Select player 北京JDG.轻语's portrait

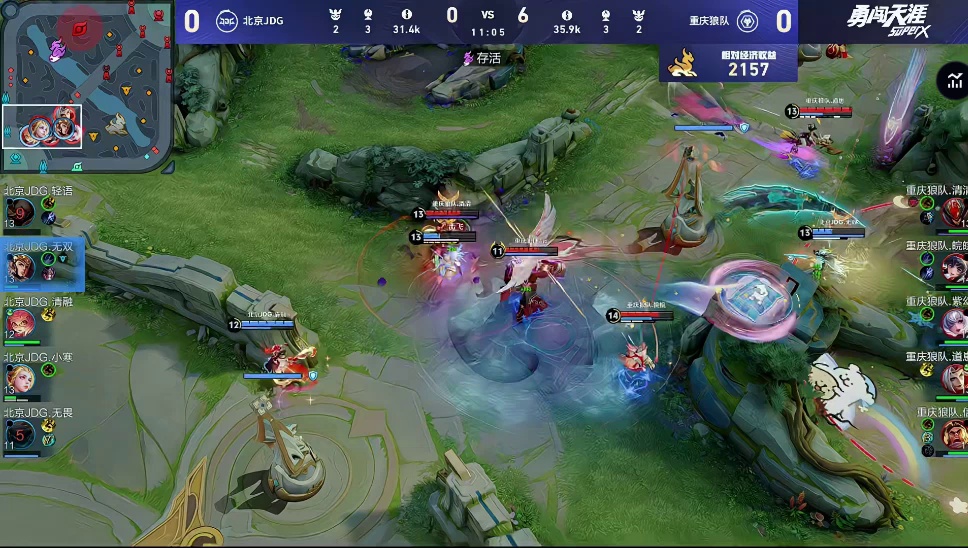(x=20, y=213)
